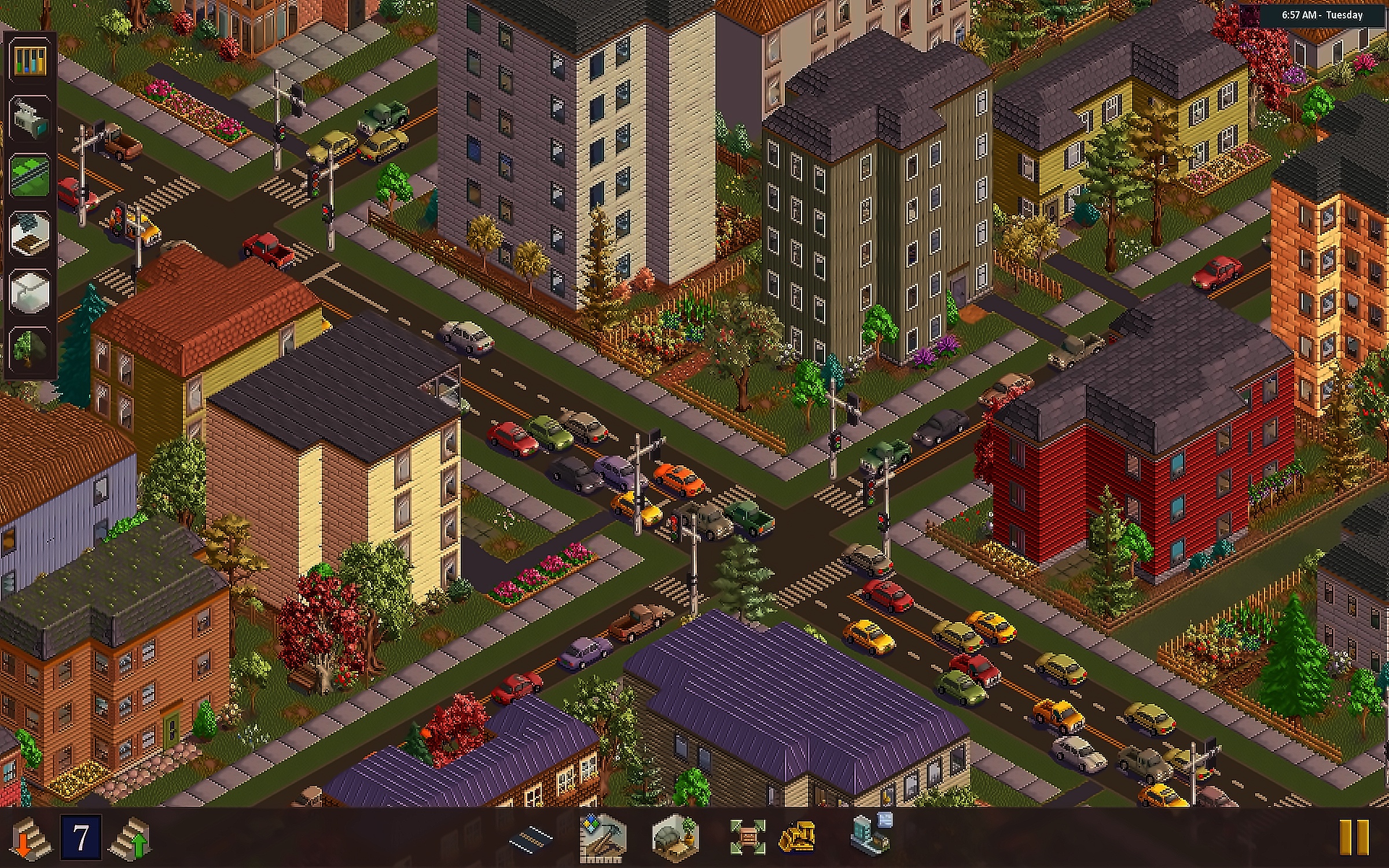Toggle the roof and floor cutaway view
1389x868 pixels.
[x=30, y=233]
